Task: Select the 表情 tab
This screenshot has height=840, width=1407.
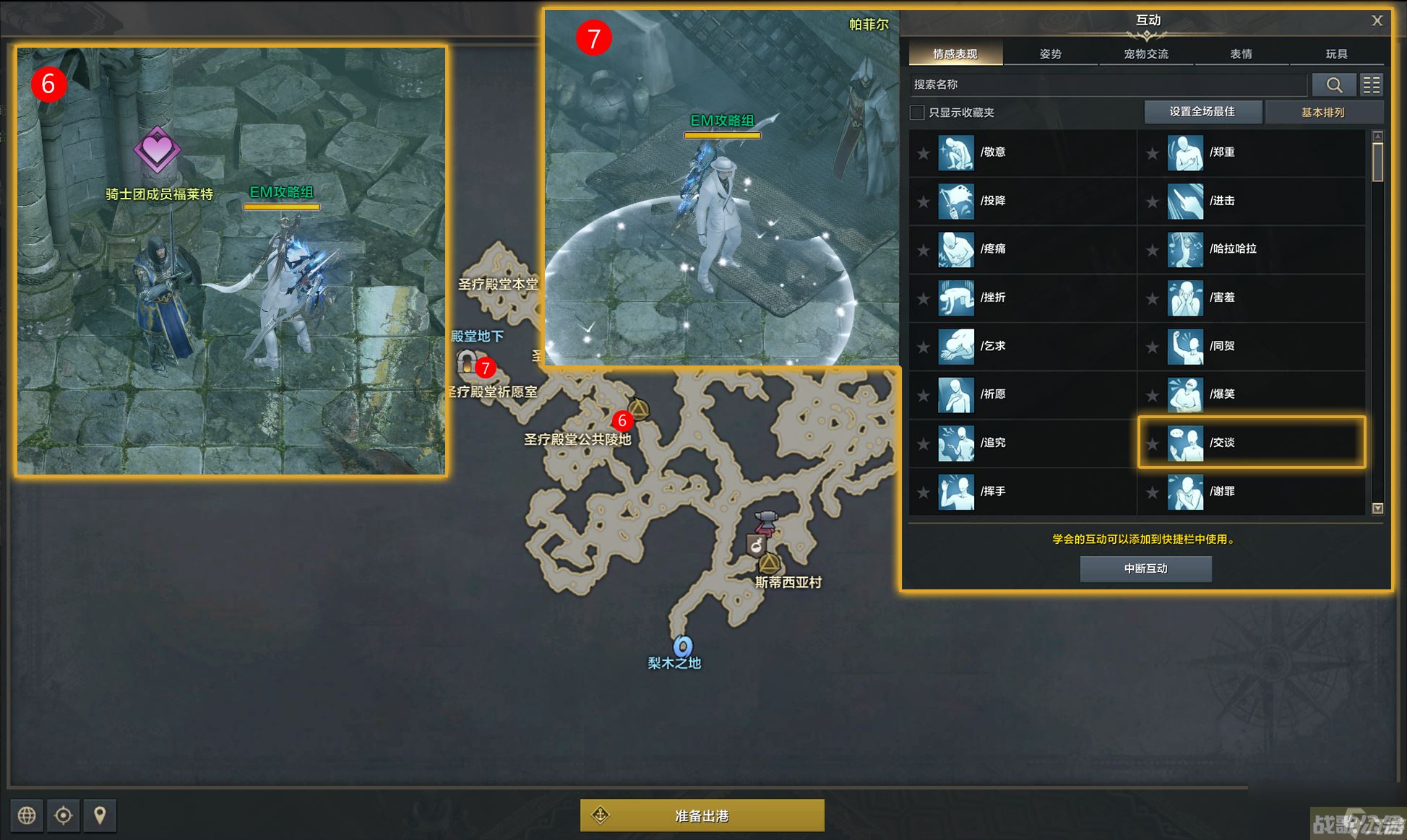Action: 1241,54
